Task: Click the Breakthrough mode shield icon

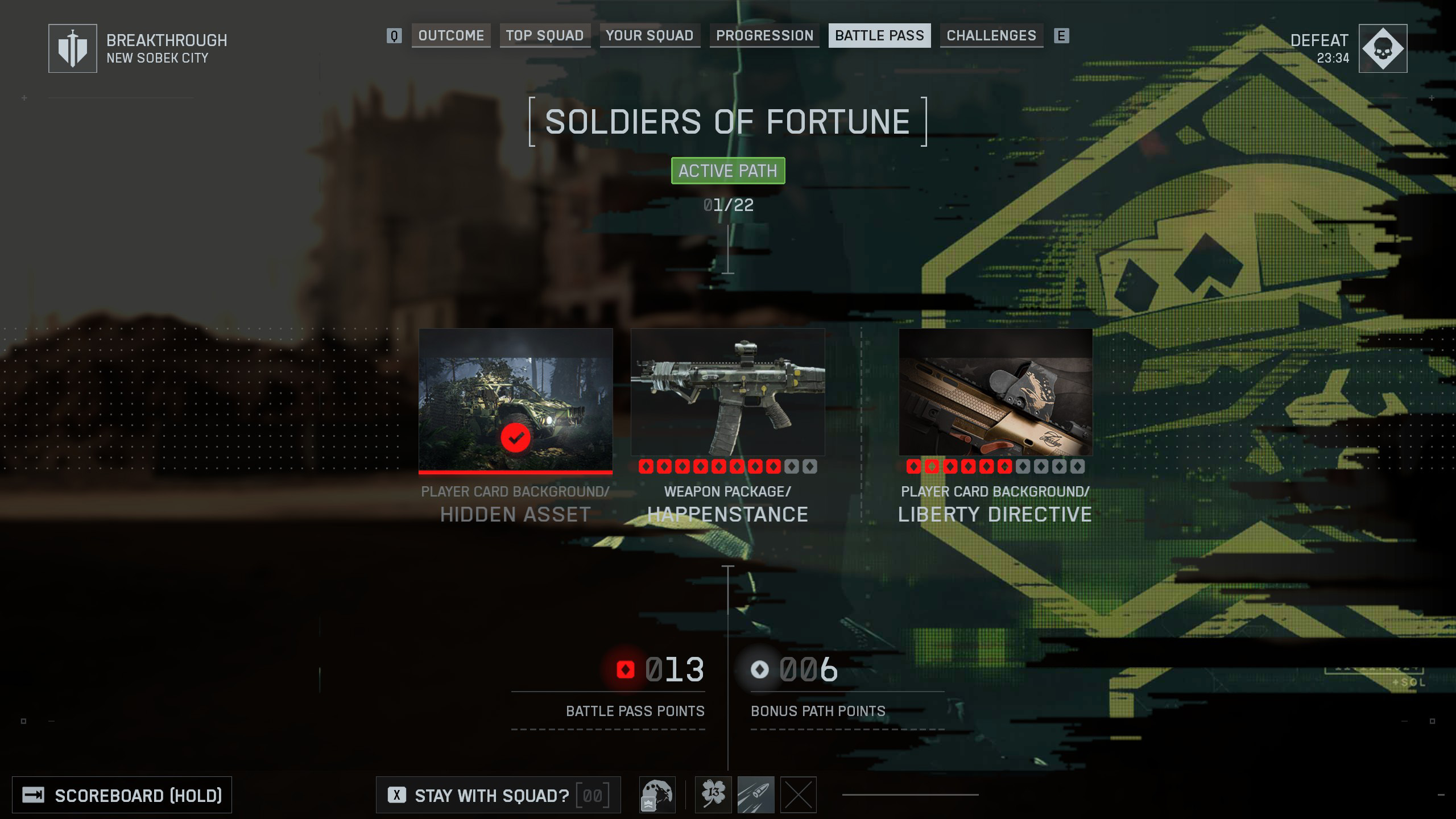Action: (73, 48)
